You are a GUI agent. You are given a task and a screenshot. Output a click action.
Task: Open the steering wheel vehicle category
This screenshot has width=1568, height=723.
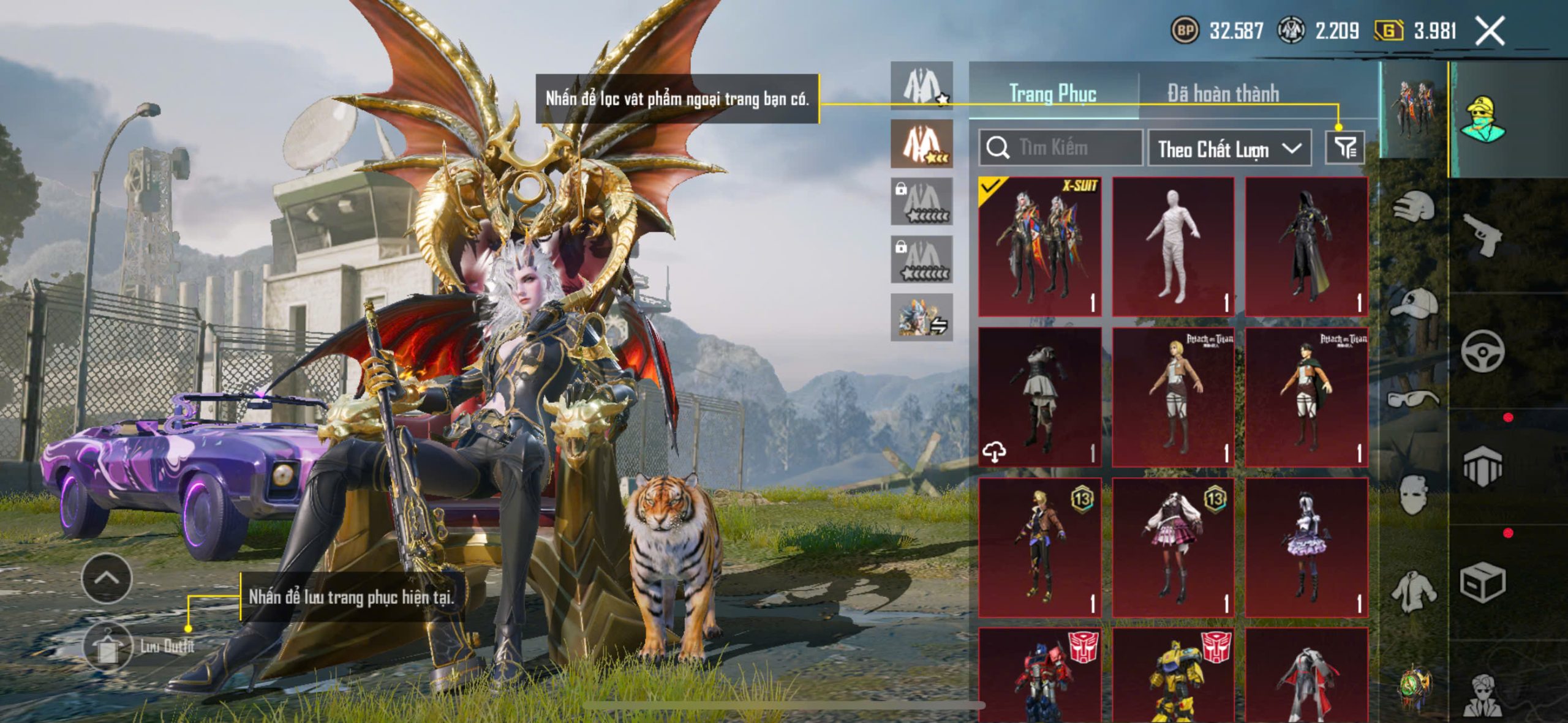pos(1482,351)
